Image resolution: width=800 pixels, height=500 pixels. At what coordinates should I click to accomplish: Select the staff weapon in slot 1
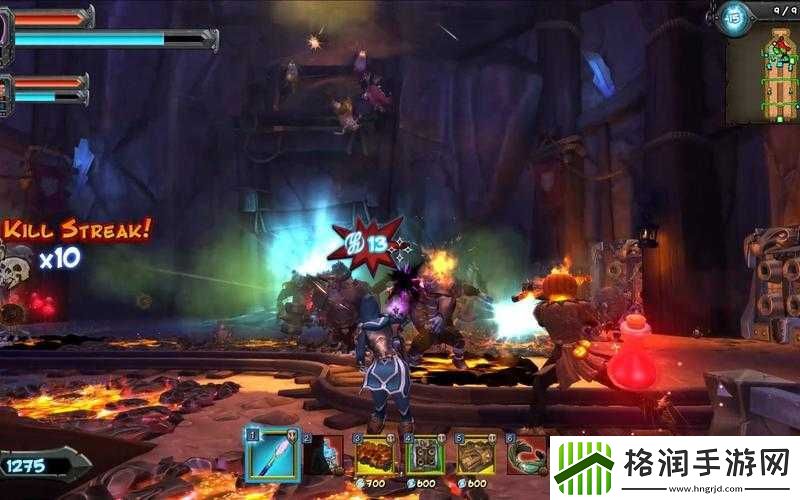(x=271, y=455)
